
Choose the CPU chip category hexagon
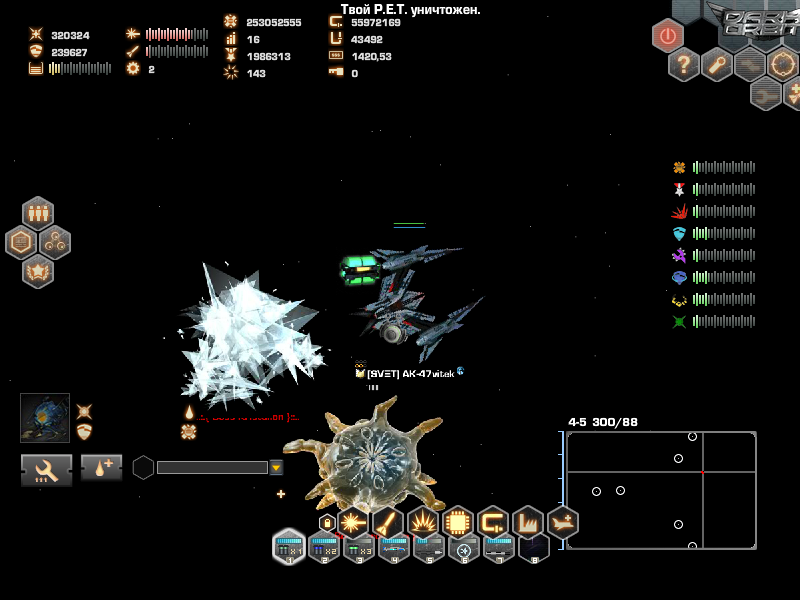(x=458, y=522)
